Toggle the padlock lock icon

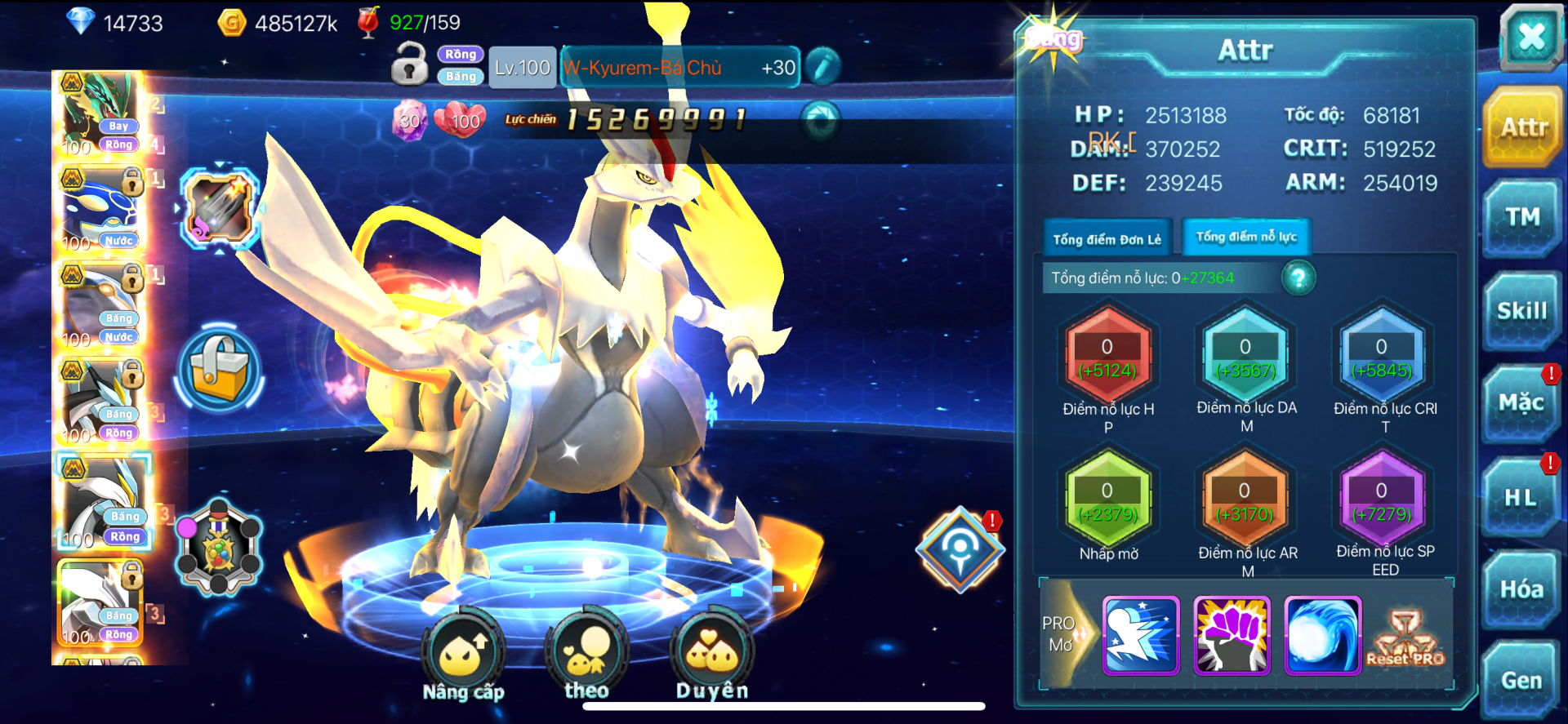[x=409, y=64]
